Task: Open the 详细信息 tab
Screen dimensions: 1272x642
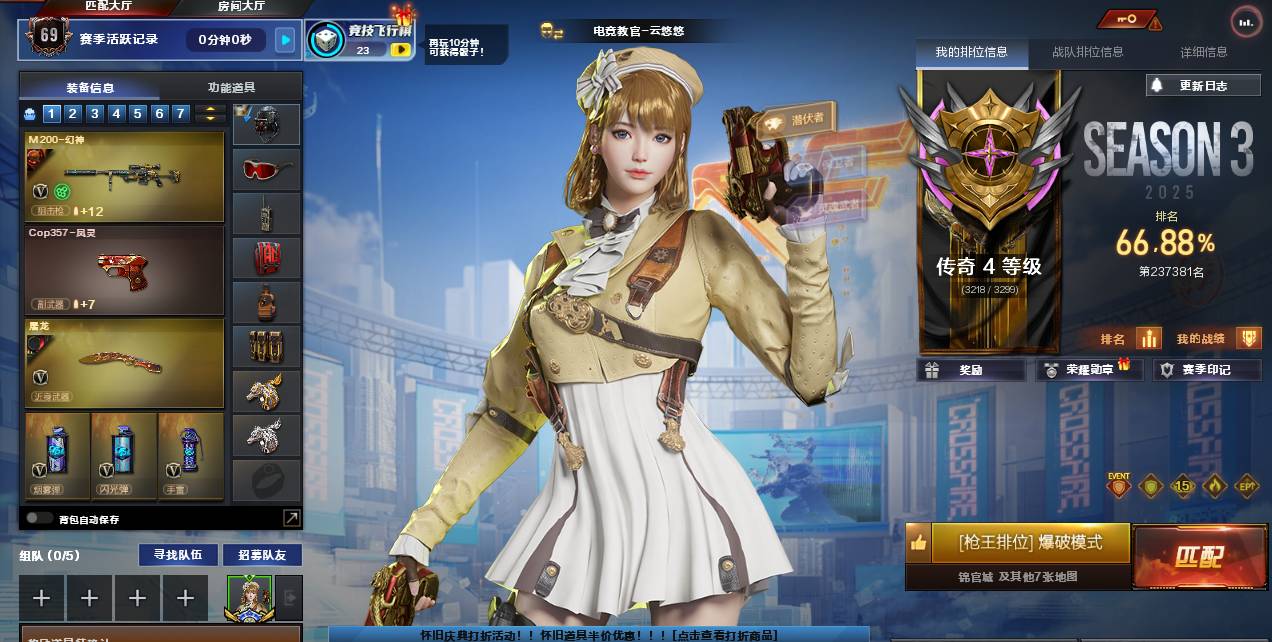Action: click(1203, 52)
